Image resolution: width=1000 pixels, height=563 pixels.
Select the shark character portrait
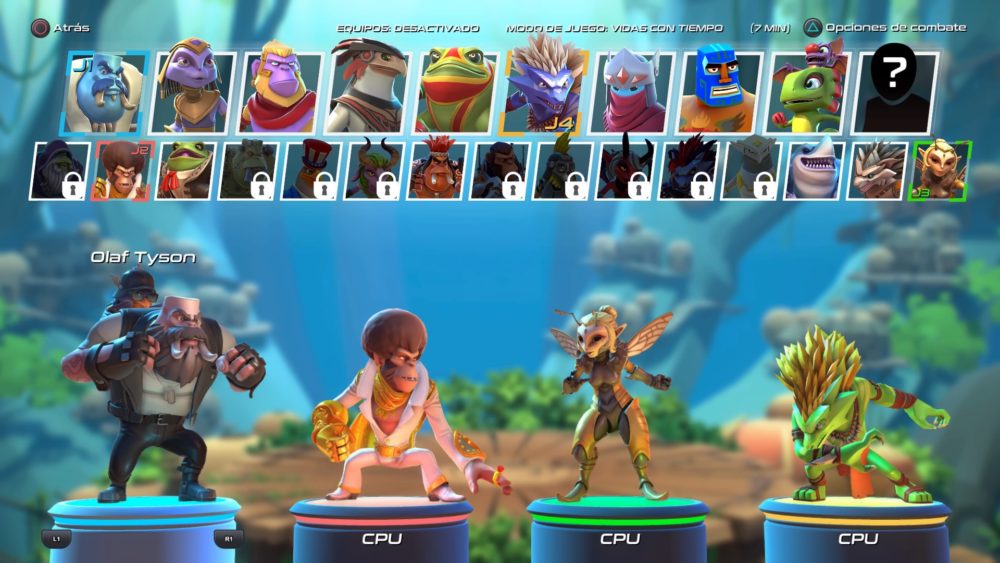[813, 171]
